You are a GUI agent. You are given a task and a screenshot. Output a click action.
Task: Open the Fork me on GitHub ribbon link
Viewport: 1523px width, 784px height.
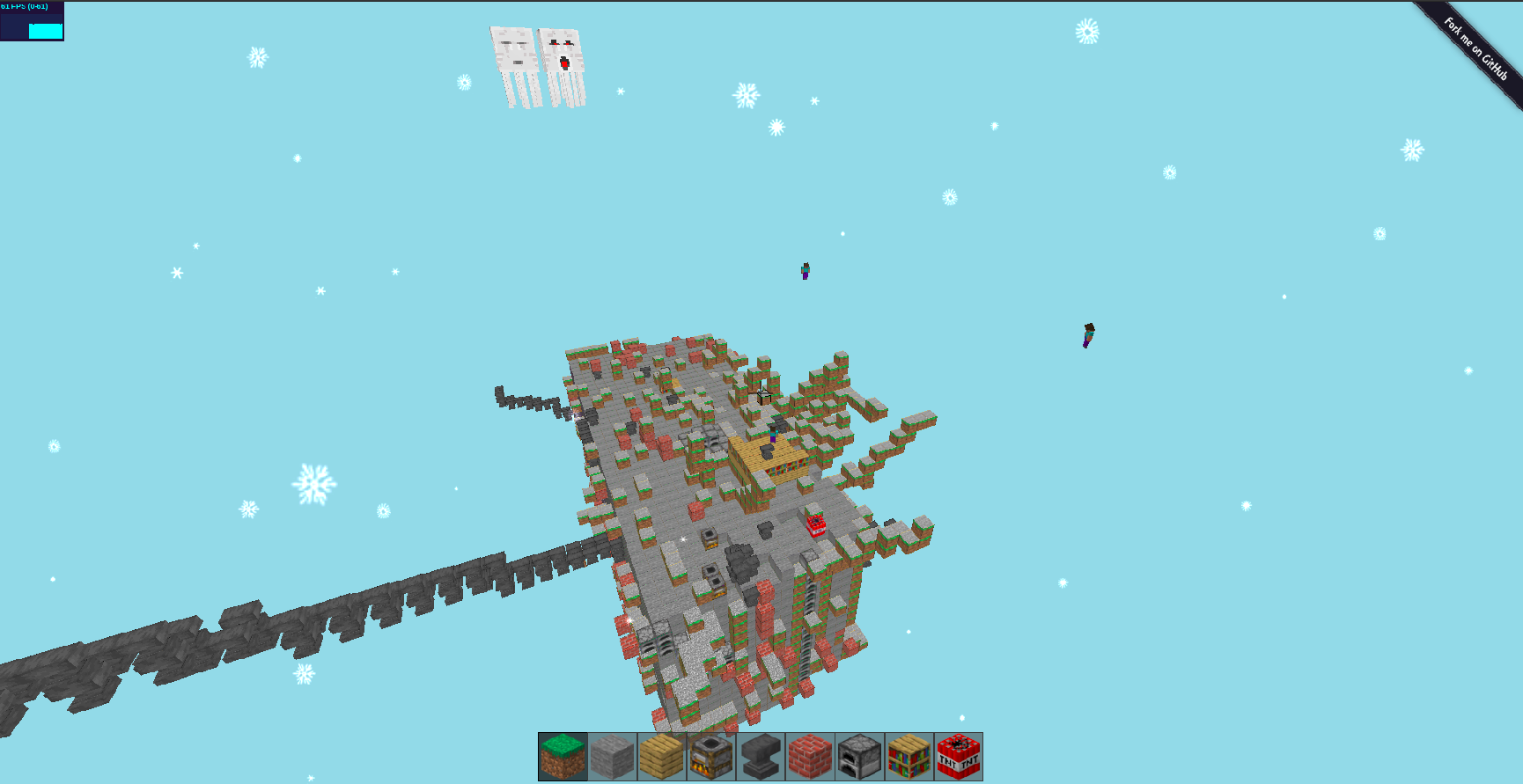pyautogui.click(x=1476, y=47)
